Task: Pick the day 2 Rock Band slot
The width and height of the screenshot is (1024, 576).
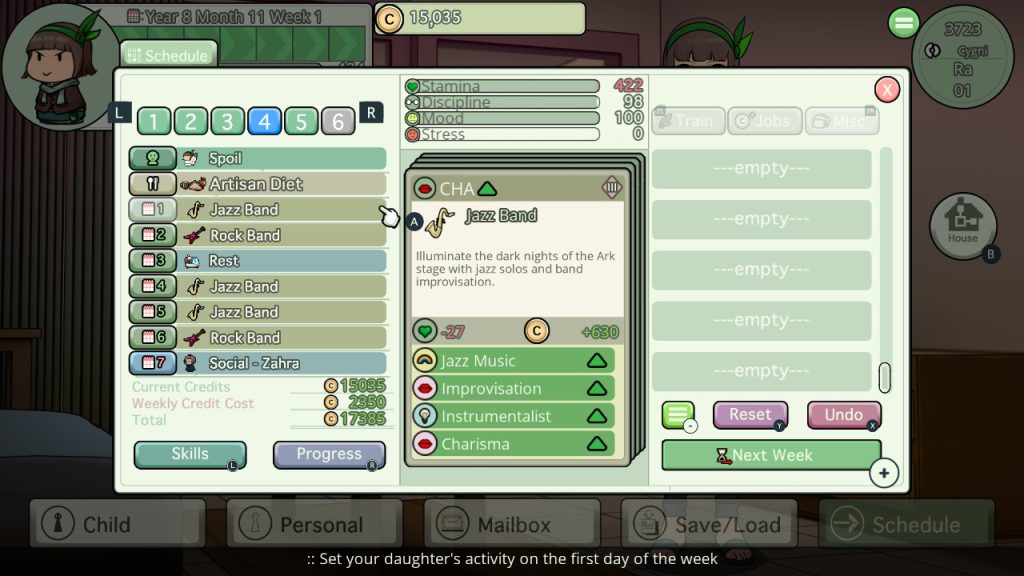Action: 257,236
